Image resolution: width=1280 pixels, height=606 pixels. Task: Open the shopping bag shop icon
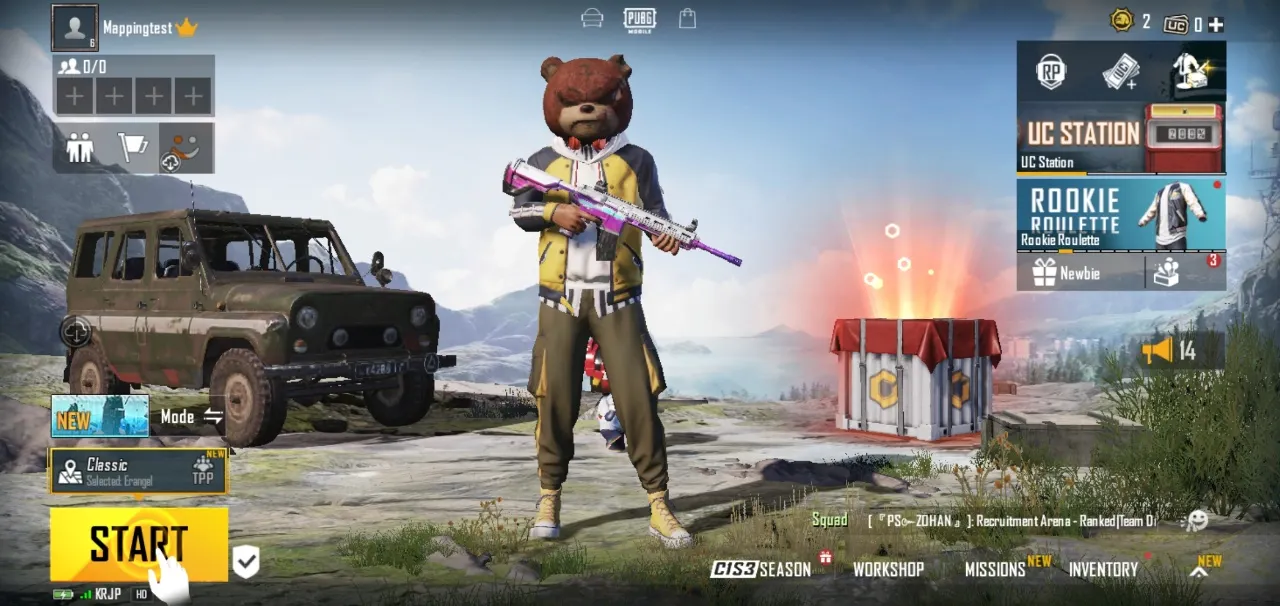687,18
